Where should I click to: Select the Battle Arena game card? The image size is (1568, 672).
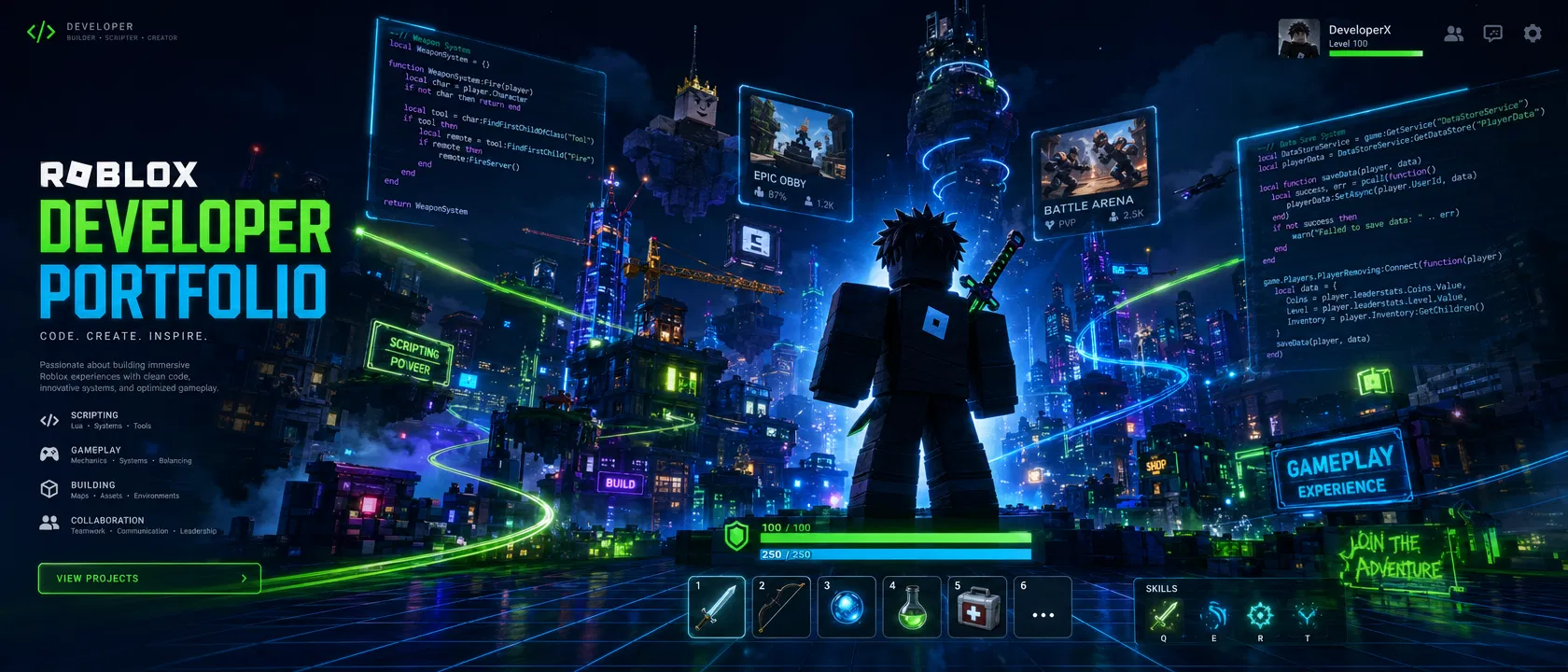pyautogui.click(x=1092, y=175)
